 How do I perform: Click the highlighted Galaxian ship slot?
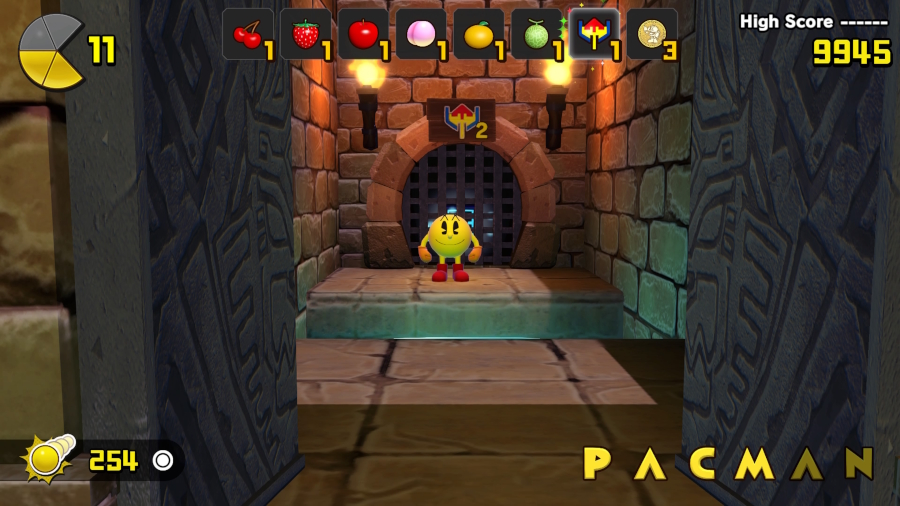pyautogui.click(x=595, y=35)
